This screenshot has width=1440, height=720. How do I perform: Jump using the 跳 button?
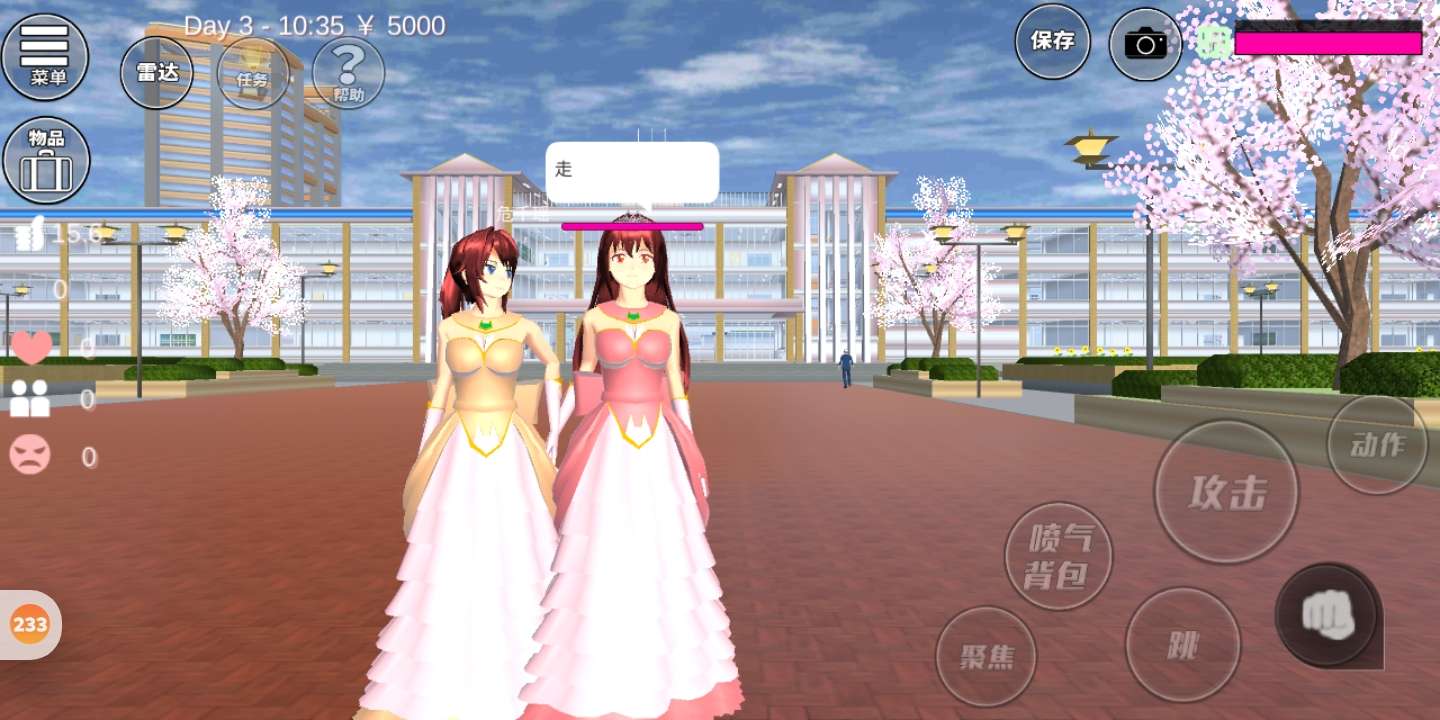tap(1182, 645)
